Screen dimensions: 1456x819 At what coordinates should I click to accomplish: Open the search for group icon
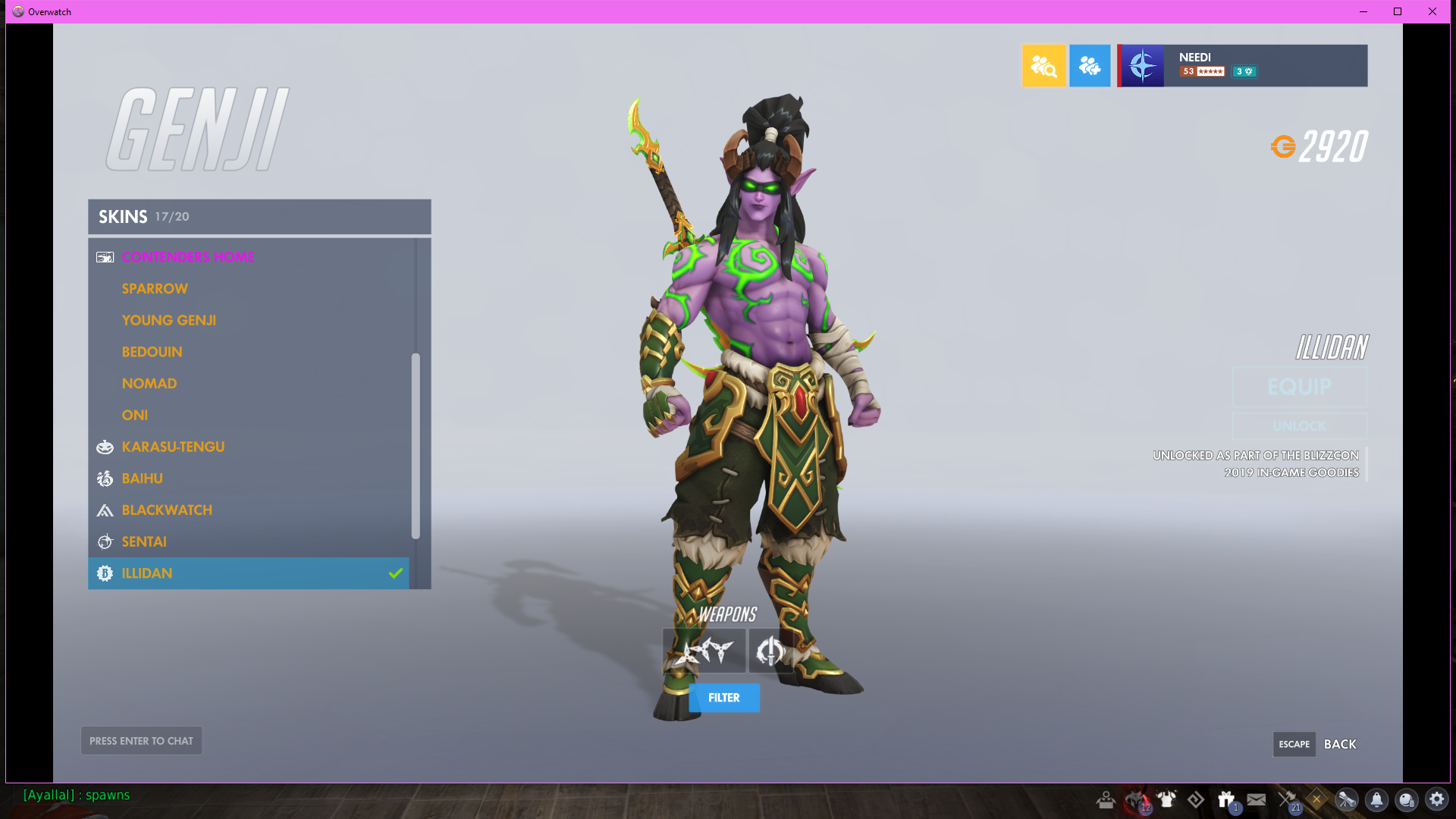1043,66
